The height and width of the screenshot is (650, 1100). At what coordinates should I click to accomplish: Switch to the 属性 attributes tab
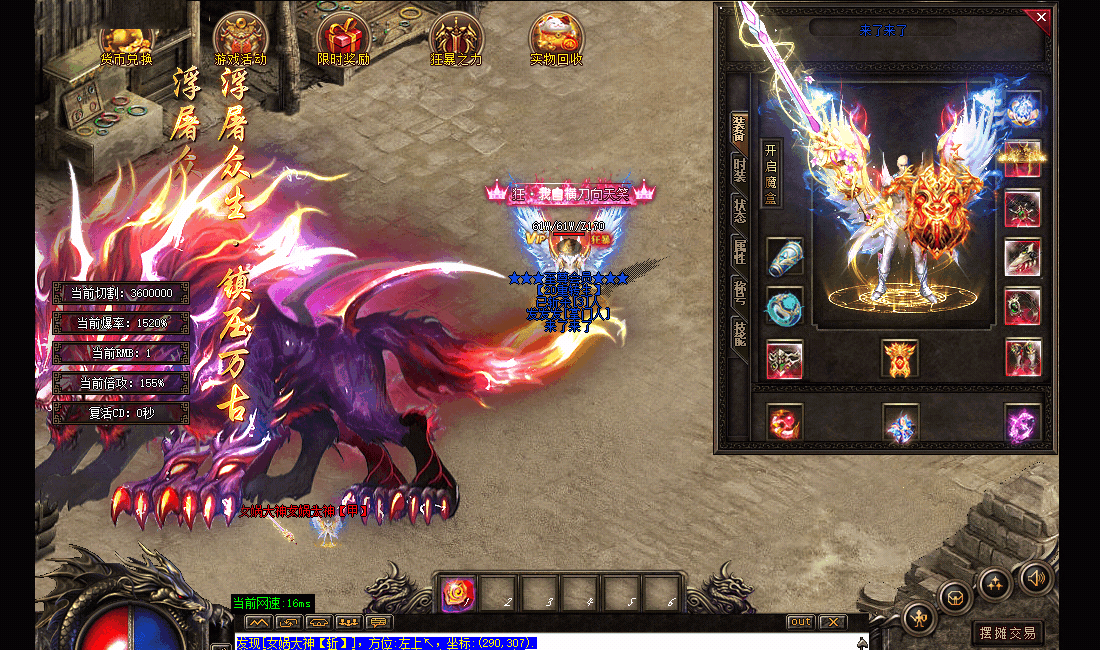pyautogui.click(x=740, y=251)
